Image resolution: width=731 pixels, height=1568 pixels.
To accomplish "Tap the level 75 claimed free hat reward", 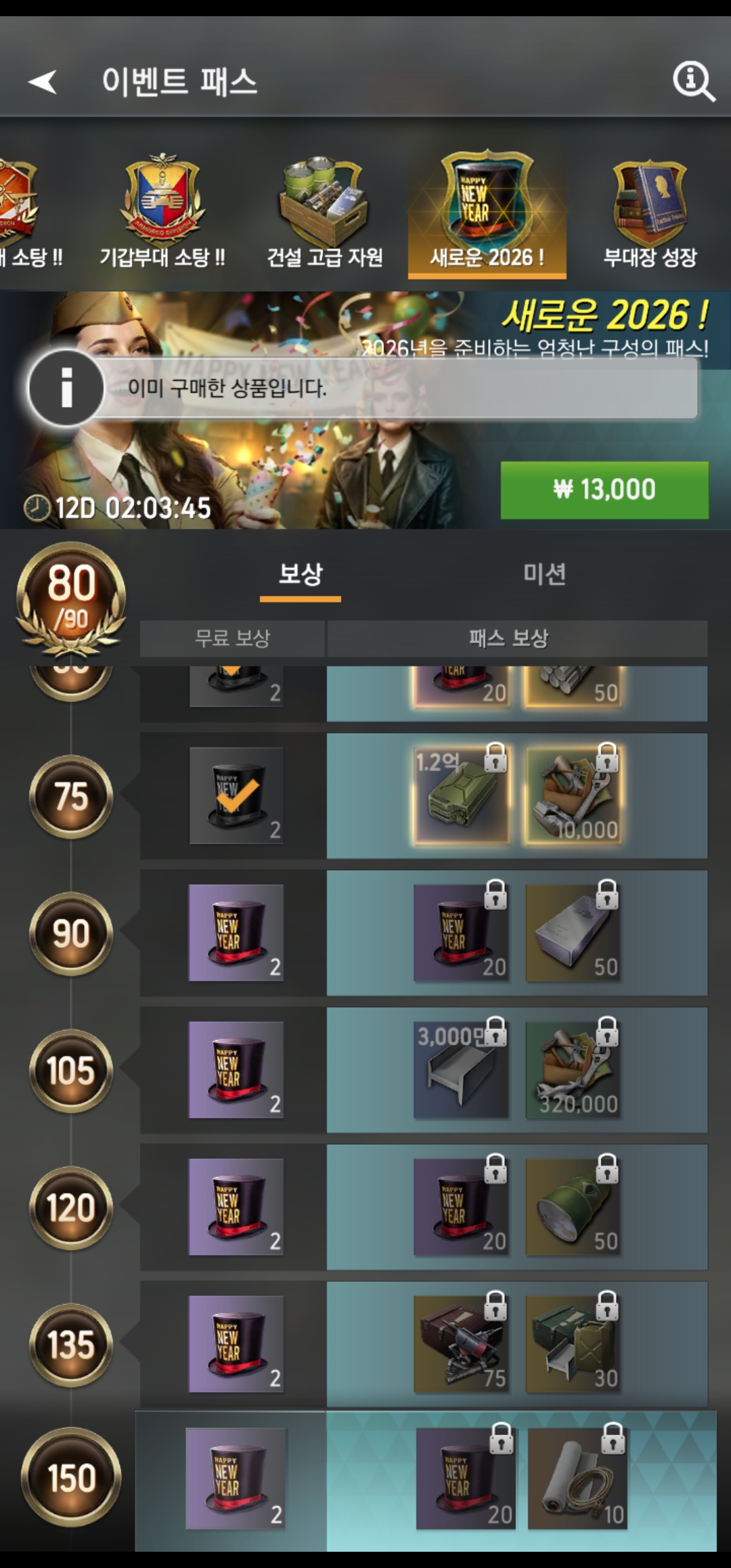I will (x=236, y=796).
